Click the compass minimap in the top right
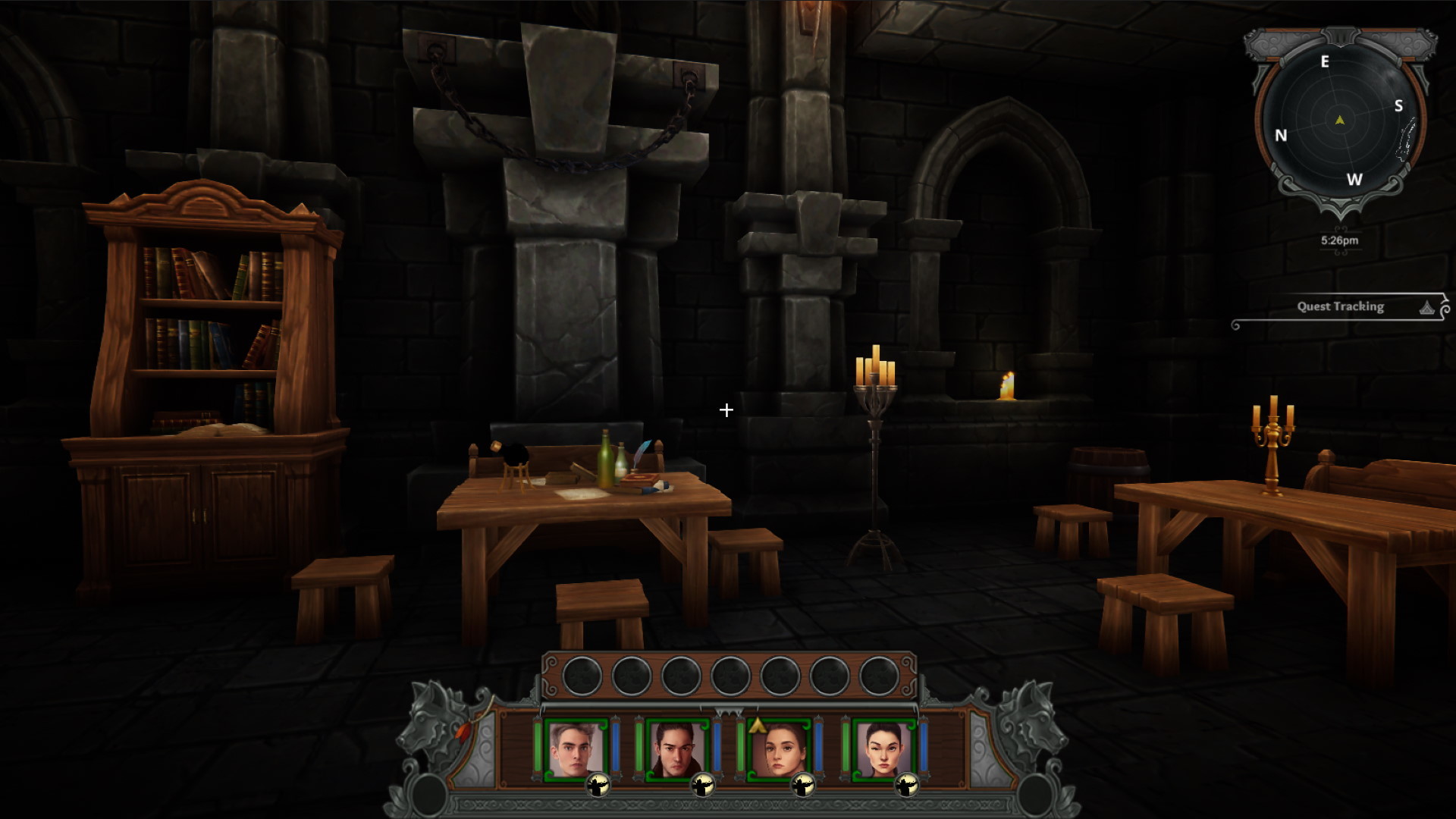Viewport: 1456px width, 819px height. (x=1341, y=118)
